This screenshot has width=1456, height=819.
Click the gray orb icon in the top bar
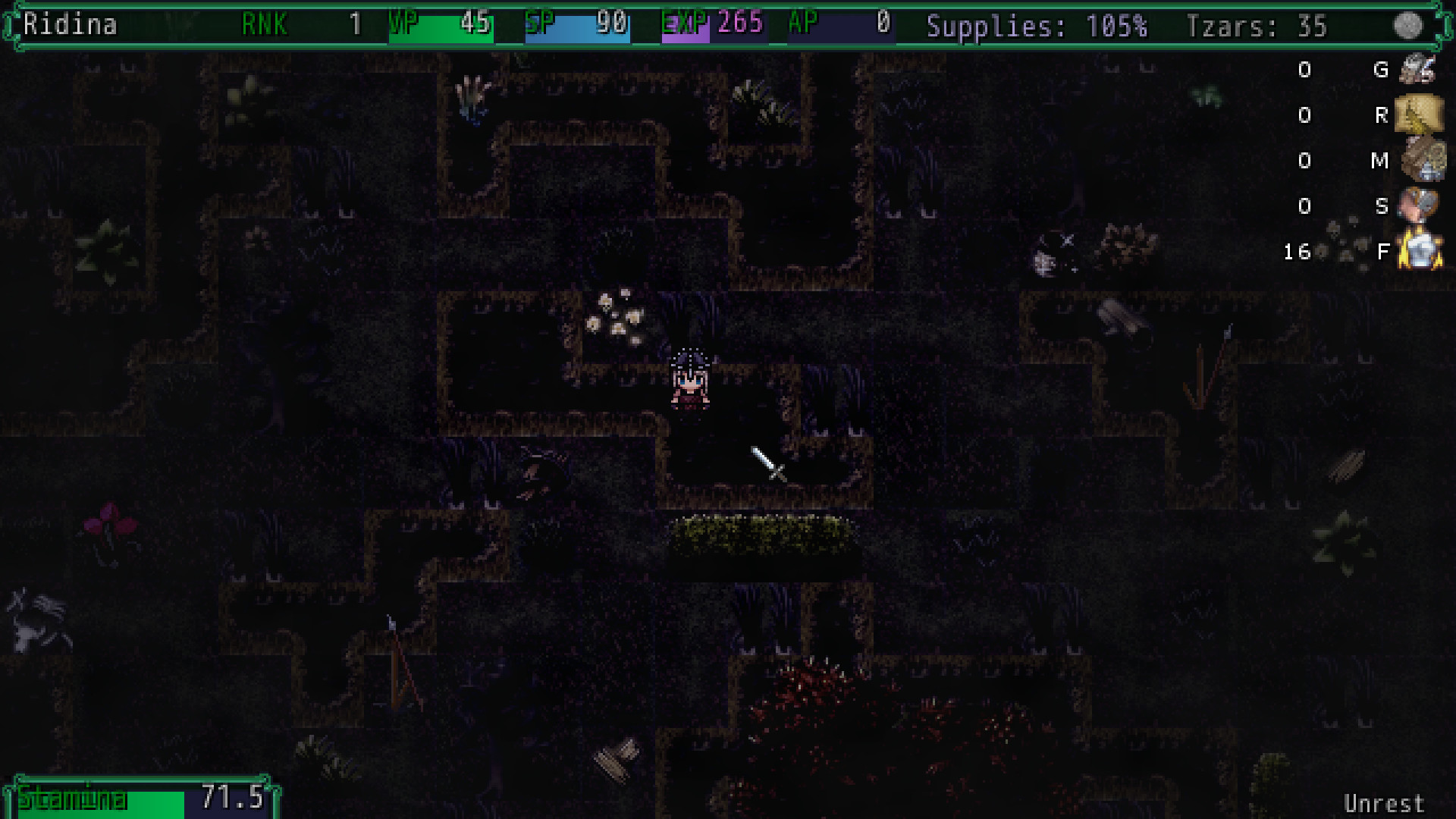[x=1408, y=25]
